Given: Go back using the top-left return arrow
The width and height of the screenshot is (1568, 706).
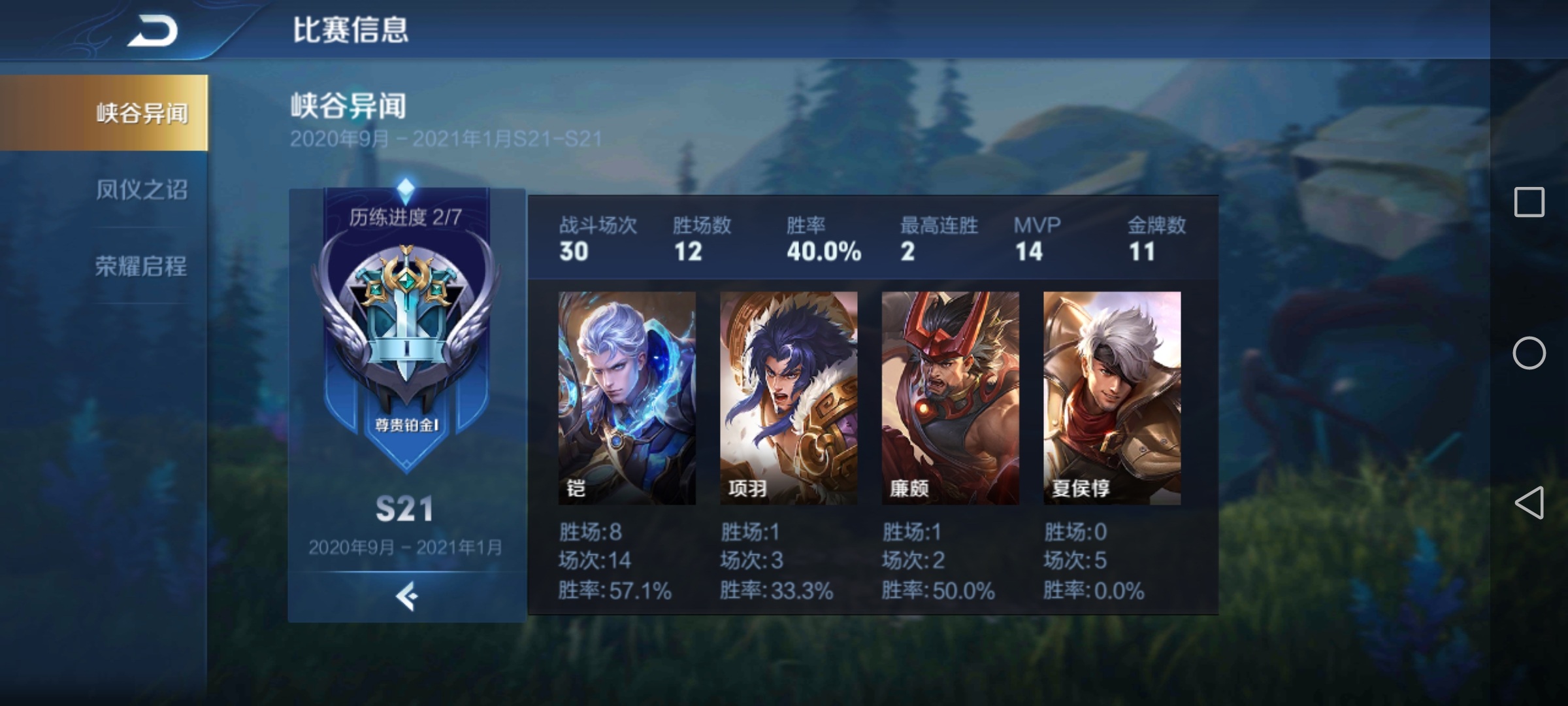Looking at the screenshot, I should pos(153,31).
